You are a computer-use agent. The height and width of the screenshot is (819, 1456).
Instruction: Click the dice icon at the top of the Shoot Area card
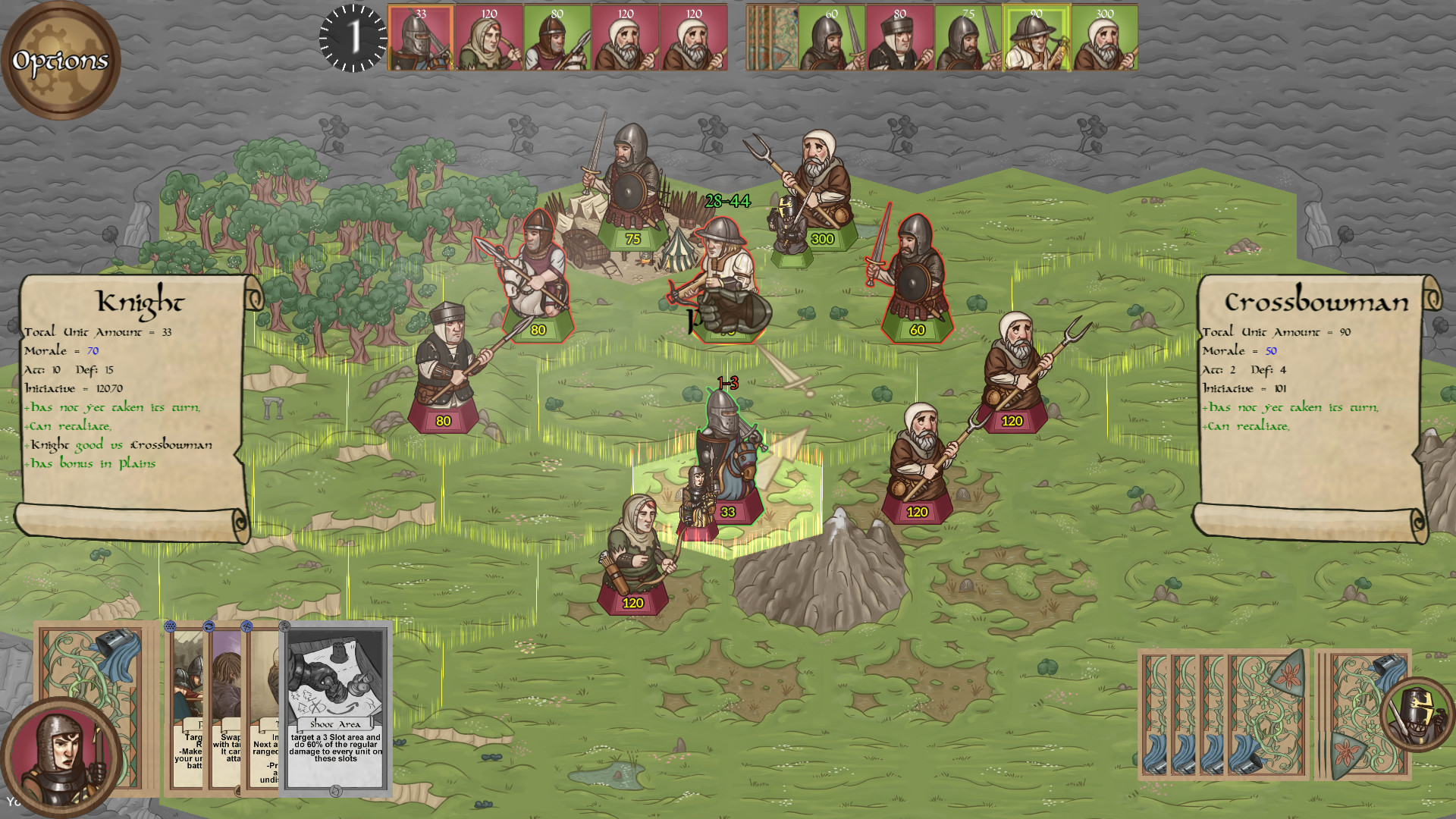coord(284,626)
